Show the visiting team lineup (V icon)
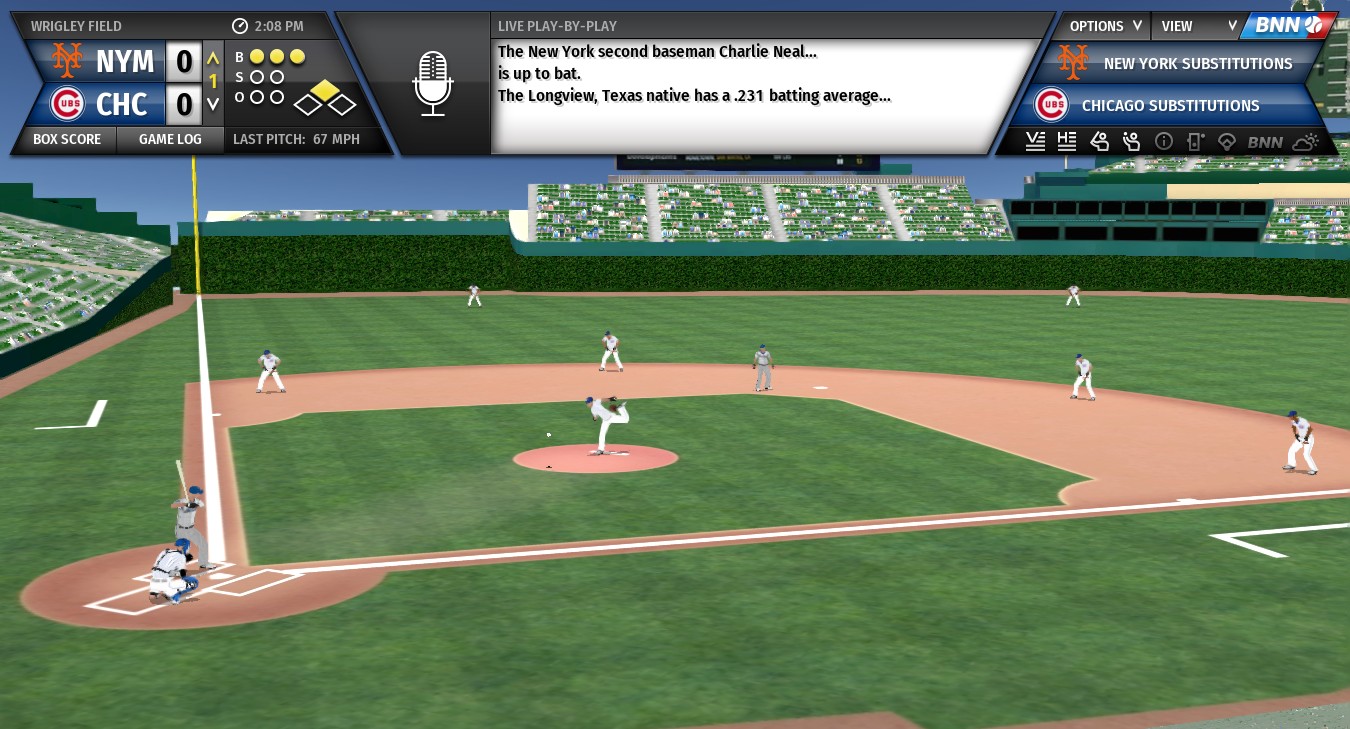 pos(1035,142)
